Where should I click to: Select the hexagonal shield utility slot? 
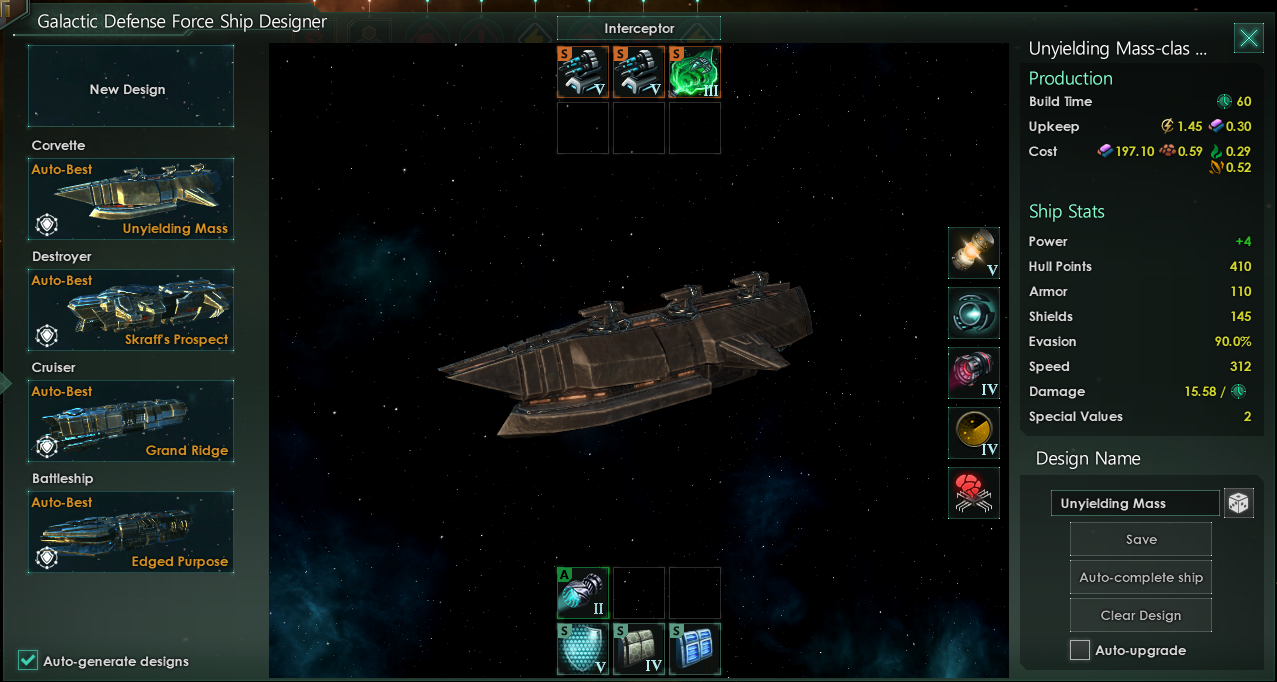pos(583,649)
